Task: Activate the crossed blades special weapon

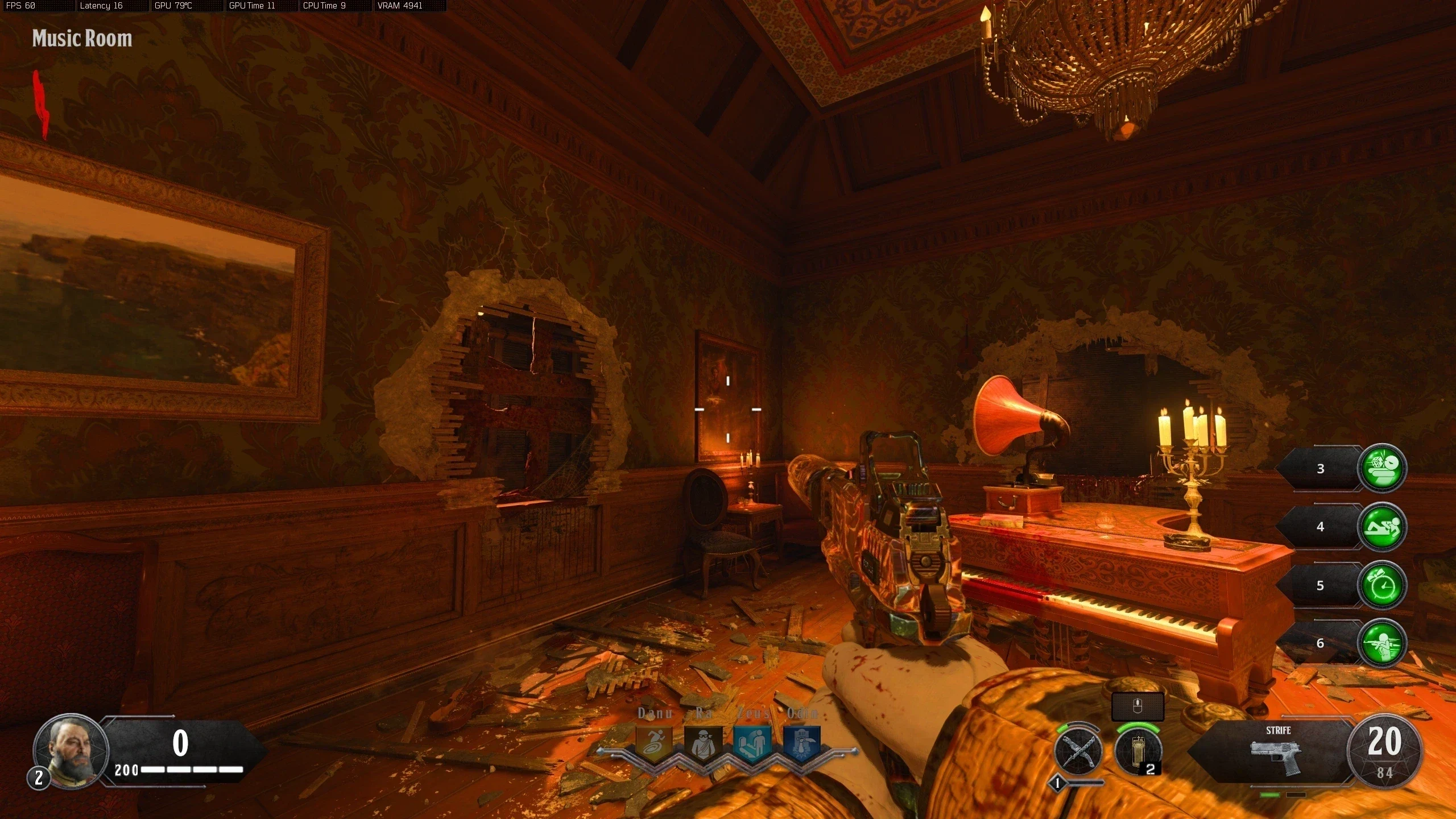Action: (x=1078, y=752)
